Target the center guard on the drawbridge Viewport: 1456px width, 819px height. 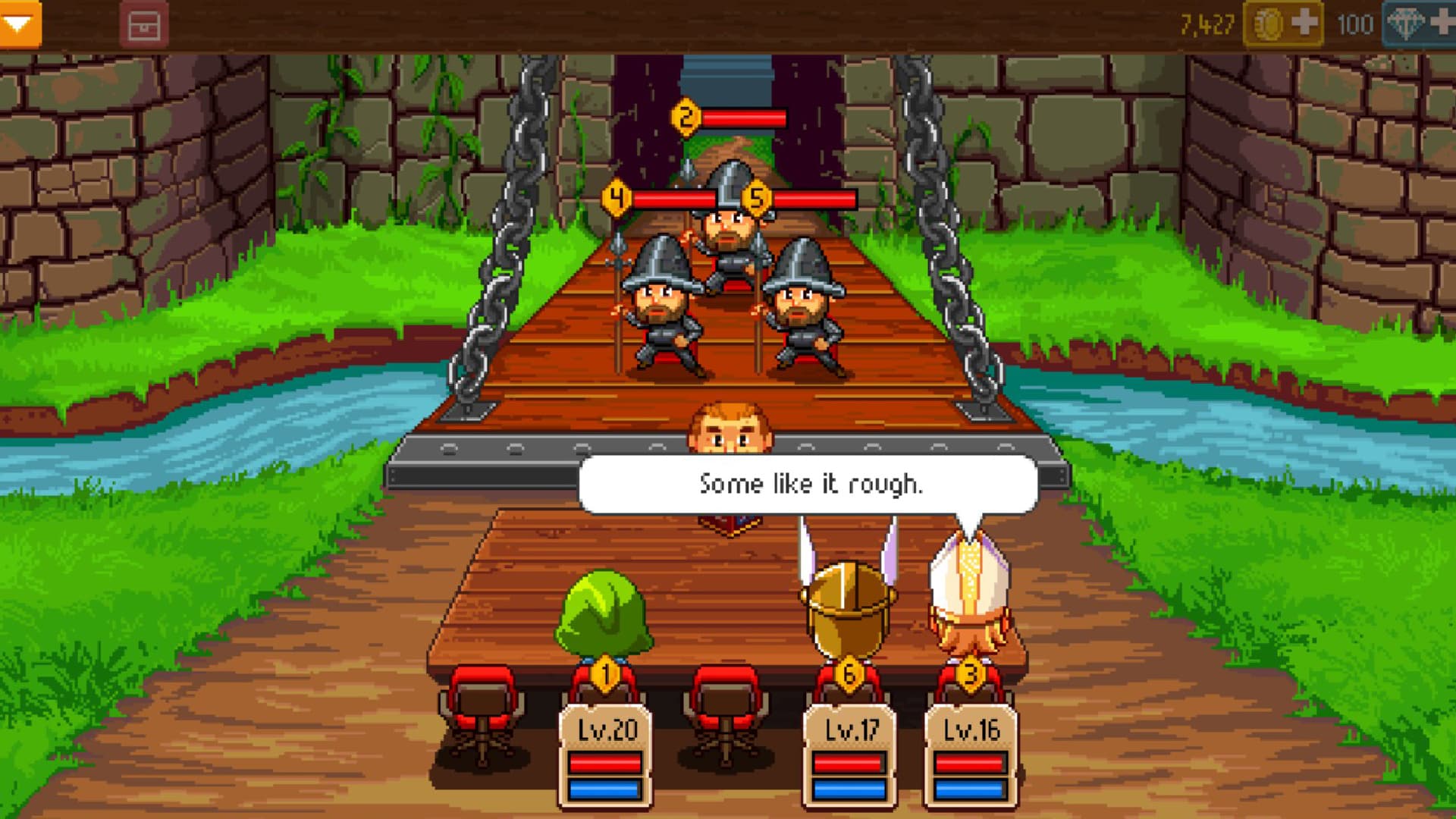pos(730,227)
